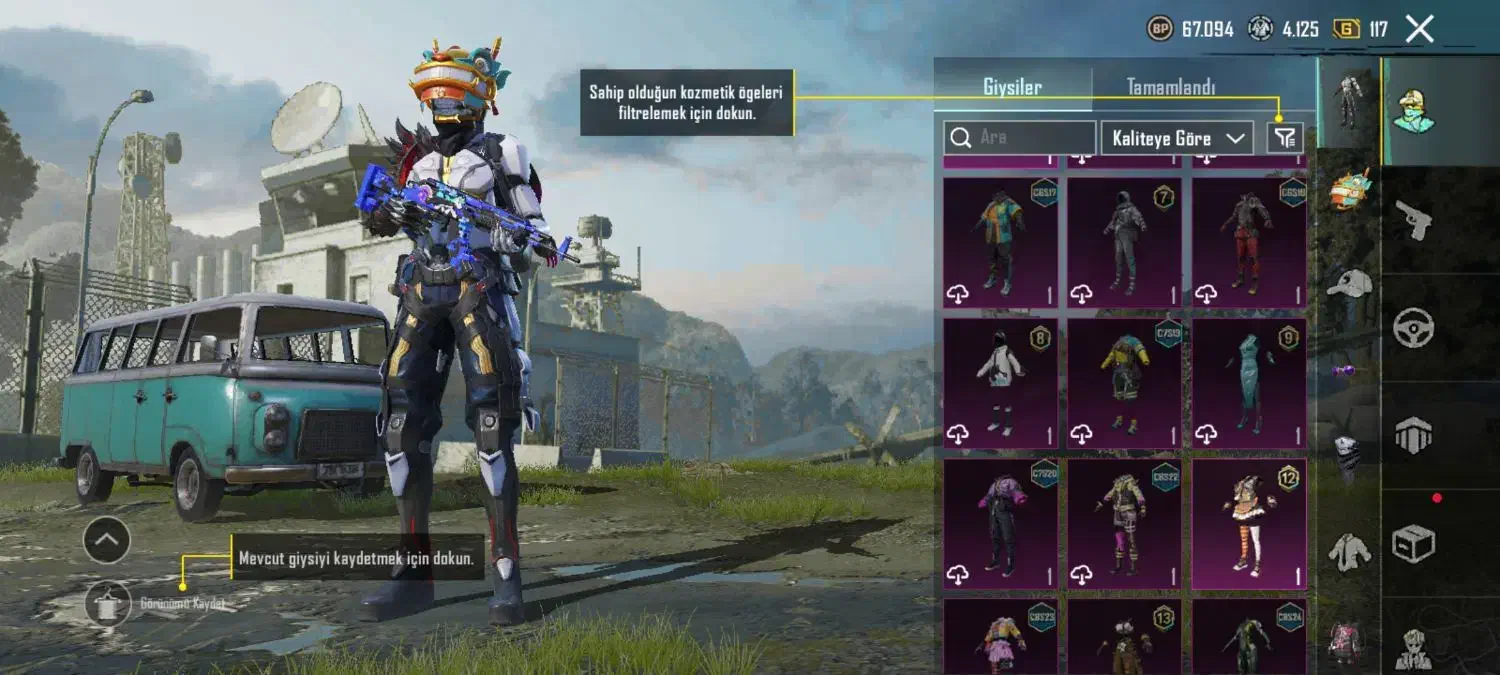Toggle the owned-items filter icon
Viewport: 1500px width, 675px height.
coord(1285,138)
